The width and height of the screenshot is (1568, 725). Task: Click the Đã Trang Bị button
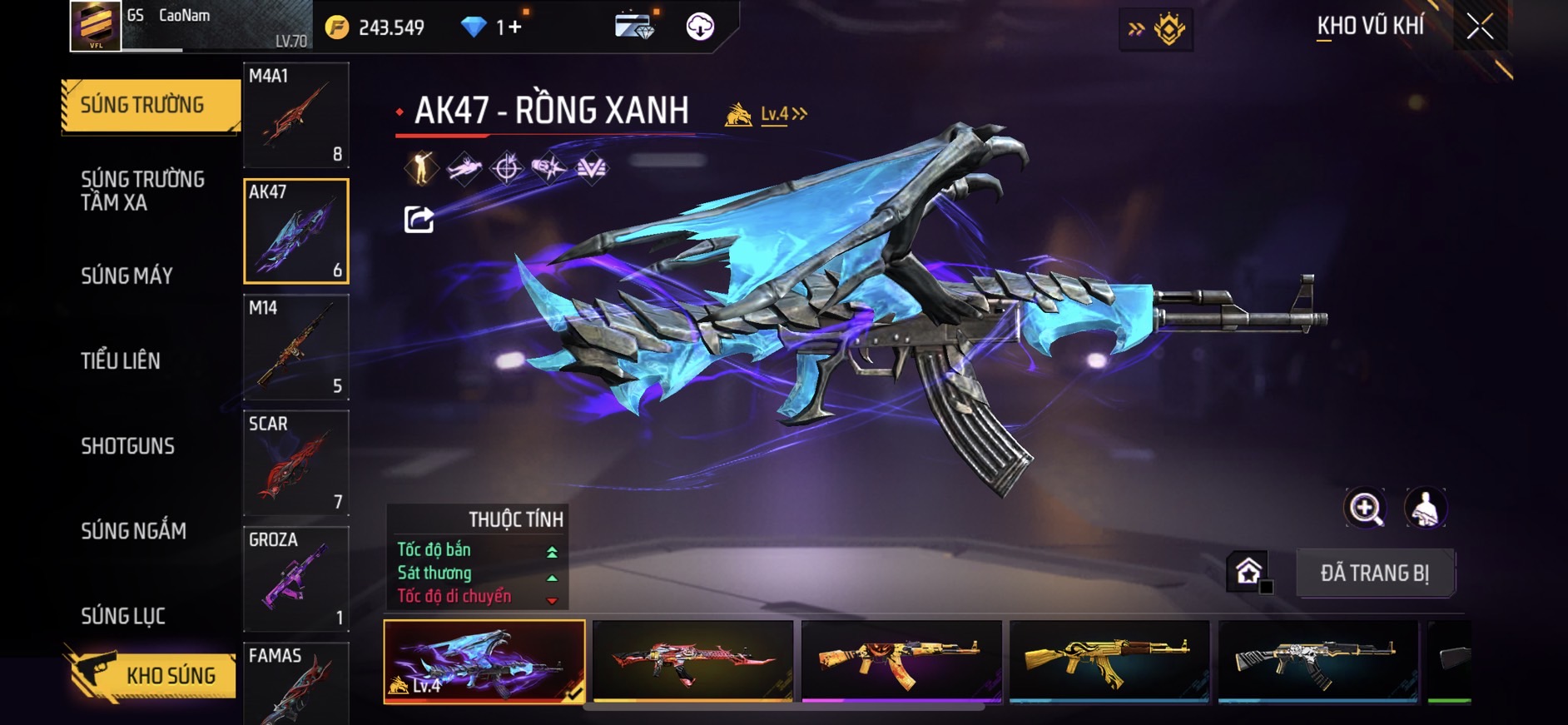pyautogui.click(x=1374, y=573)
